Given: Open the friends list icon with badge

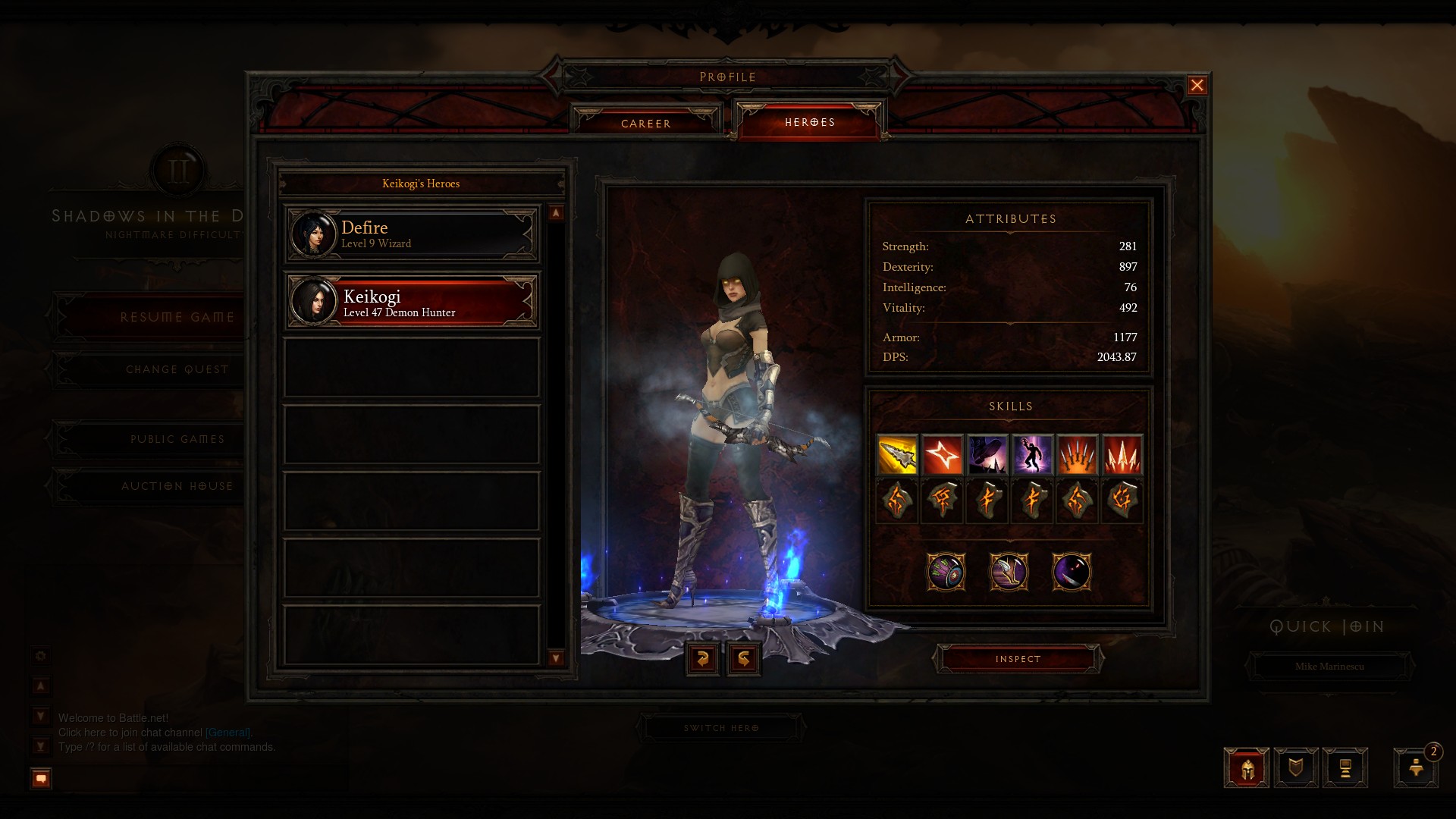Looking at the screenshot, I should (1415, 767).
